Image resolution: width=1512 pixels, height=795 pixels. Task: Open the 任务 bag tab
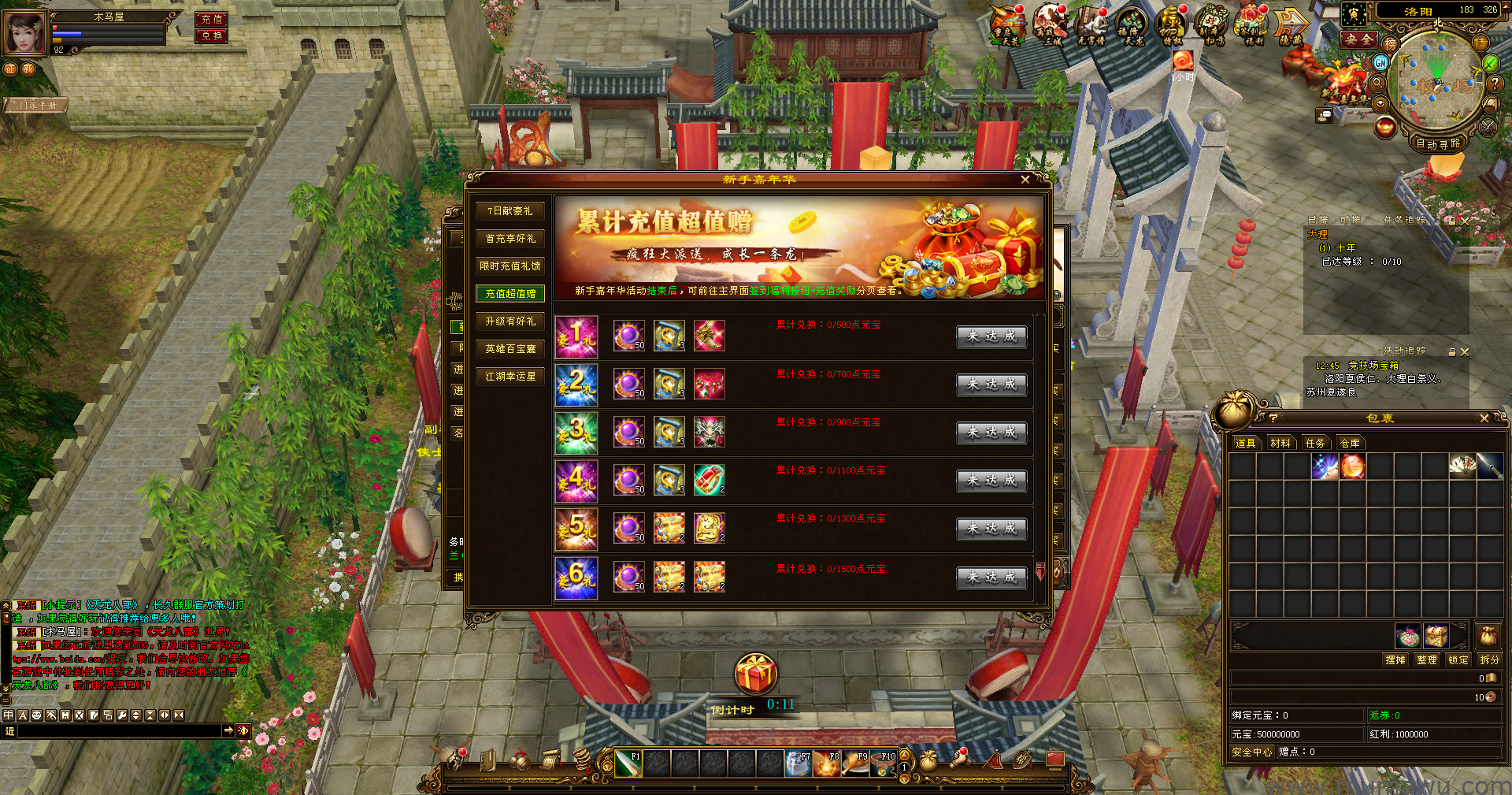click(1315, 443)
